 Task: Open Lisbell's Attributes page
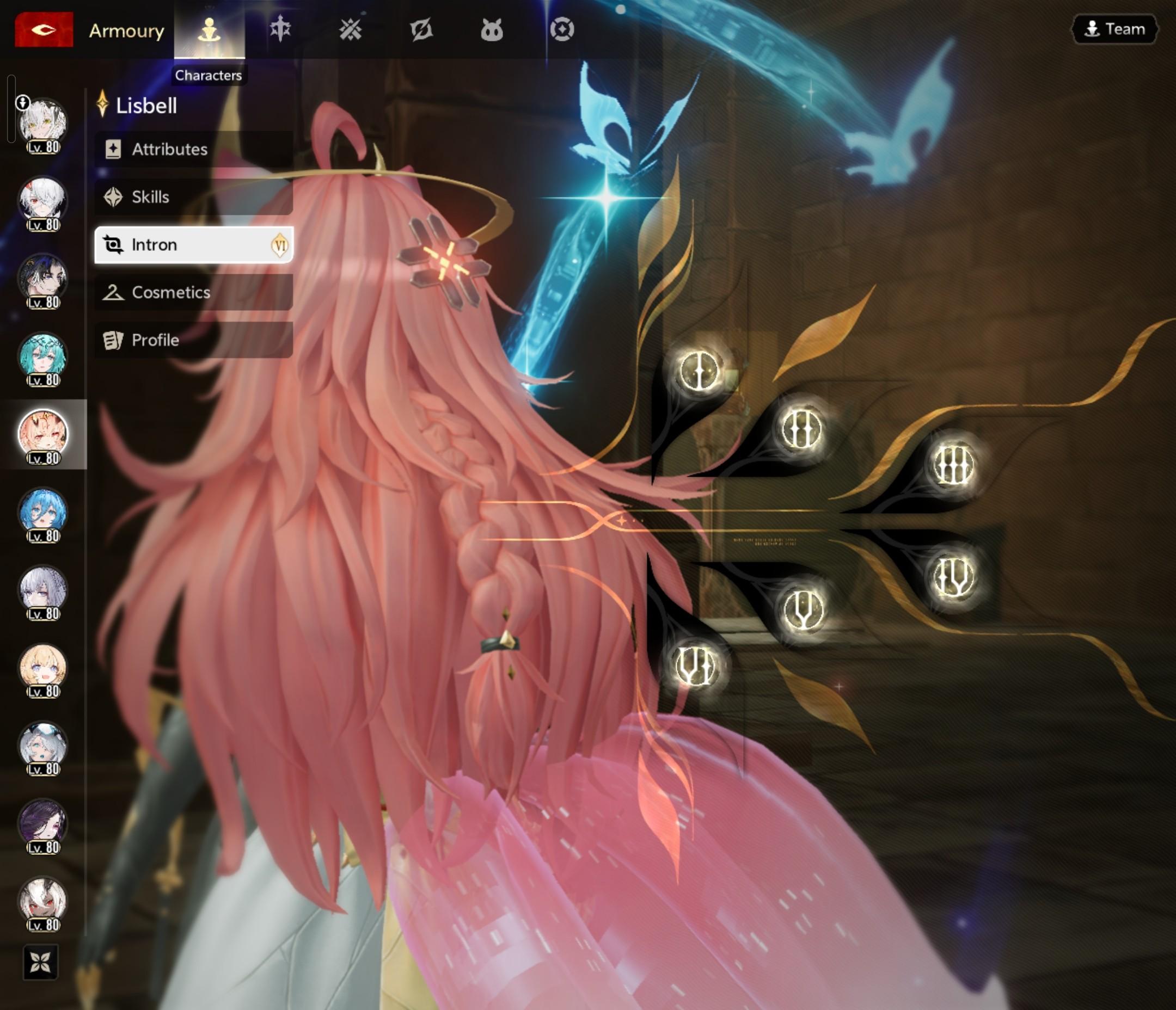(193, 149)
